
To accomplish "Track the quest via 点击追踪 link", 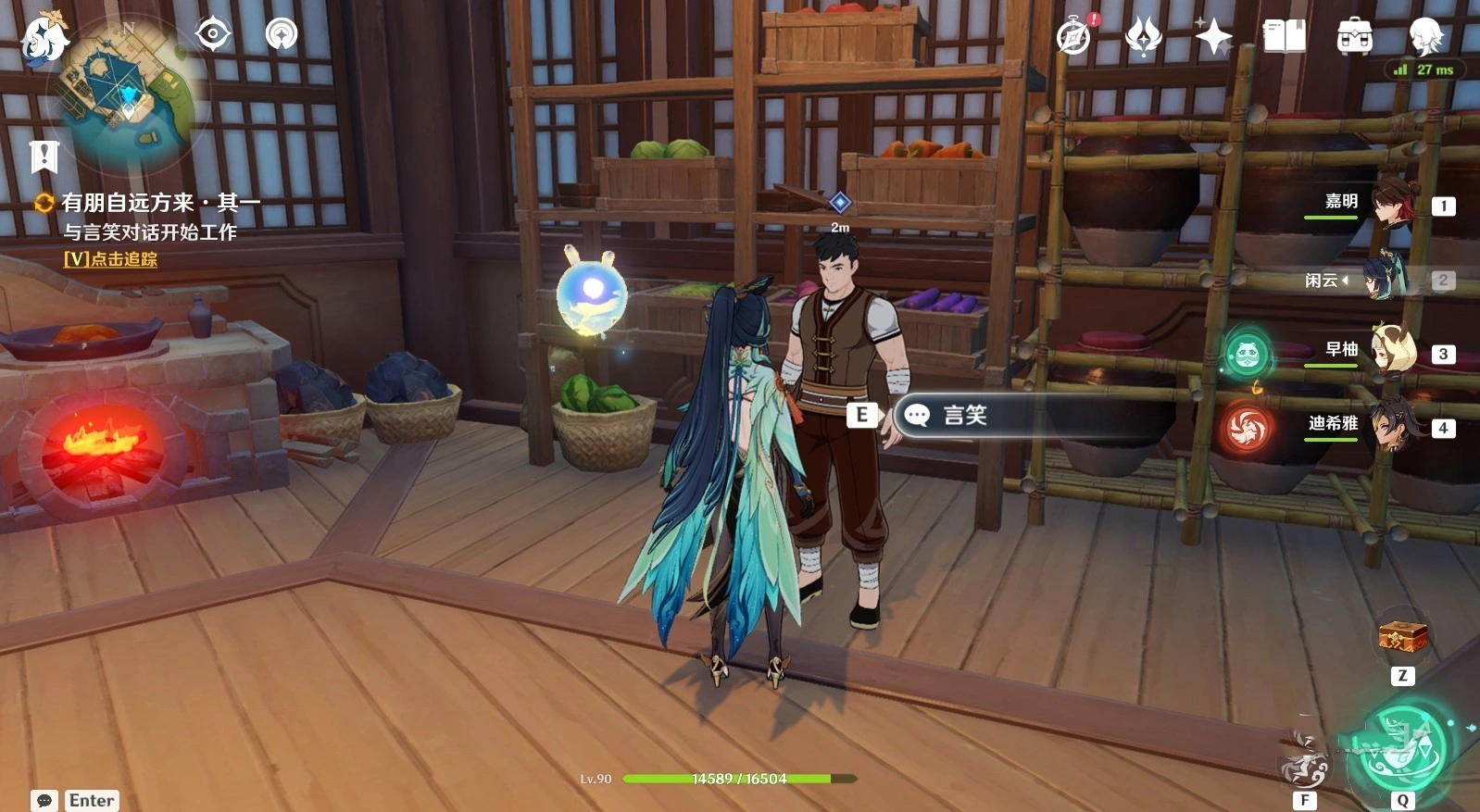I will click(x=111, y=259).
